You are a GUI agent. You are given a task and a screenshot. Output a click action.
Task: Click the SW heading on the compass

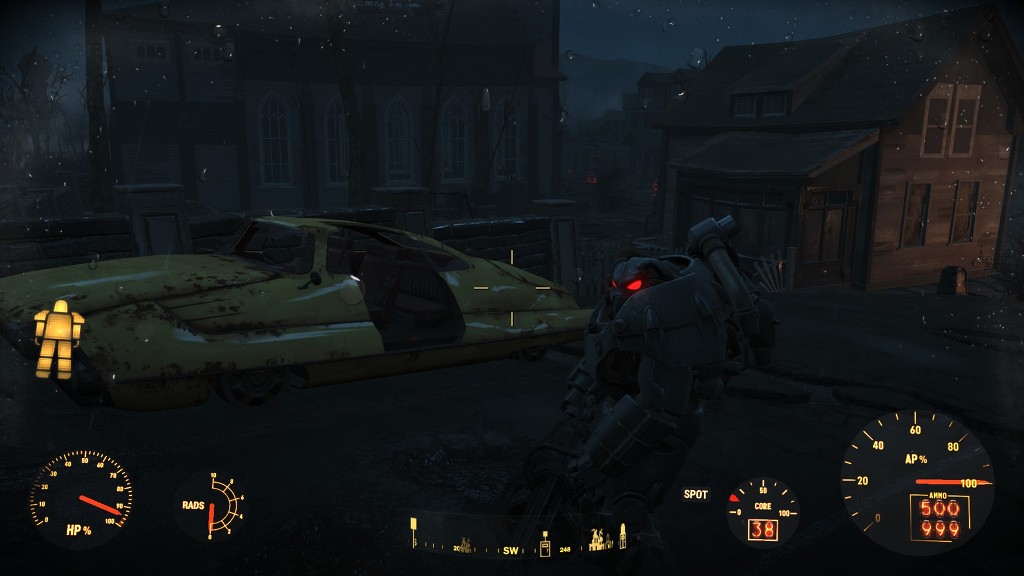tap(511, 550)
